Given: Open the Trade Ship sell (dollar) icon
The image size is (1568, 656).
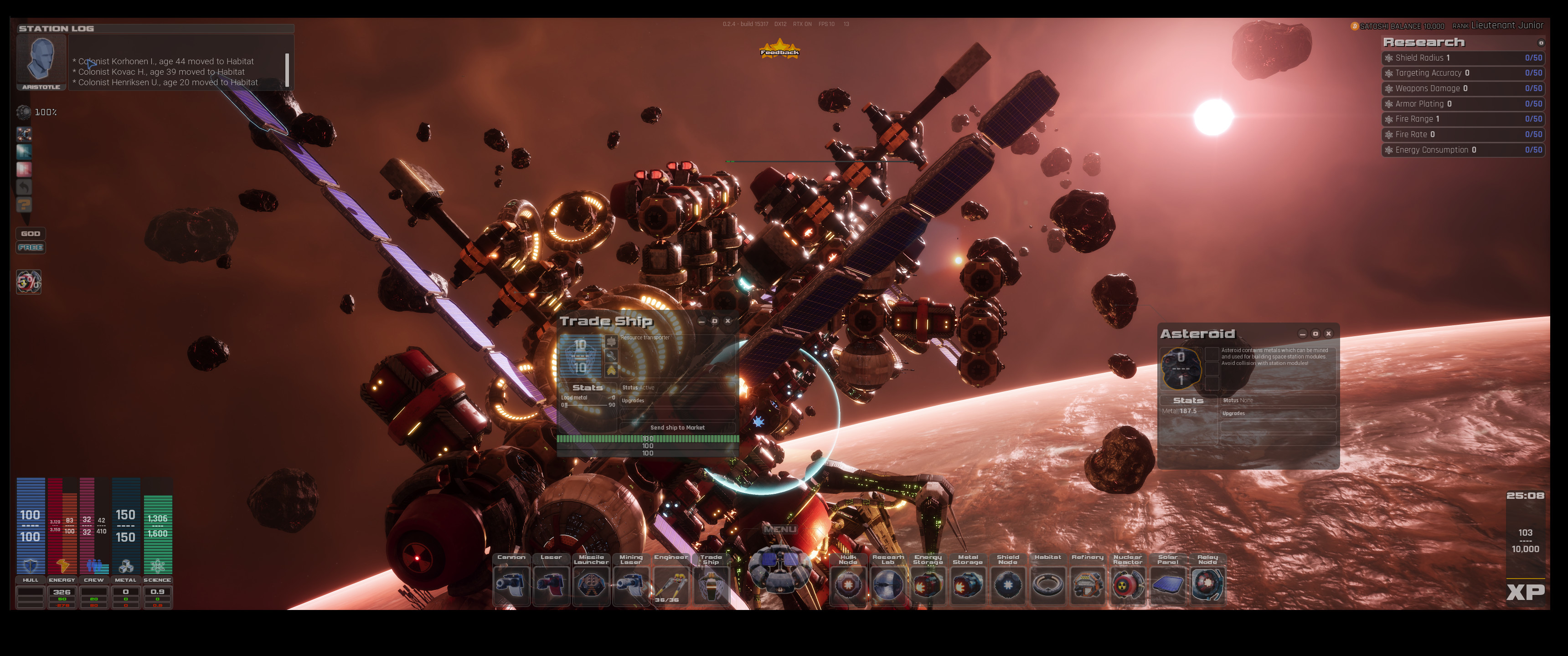Looking at the screenshot, I should tap(611, 341).
